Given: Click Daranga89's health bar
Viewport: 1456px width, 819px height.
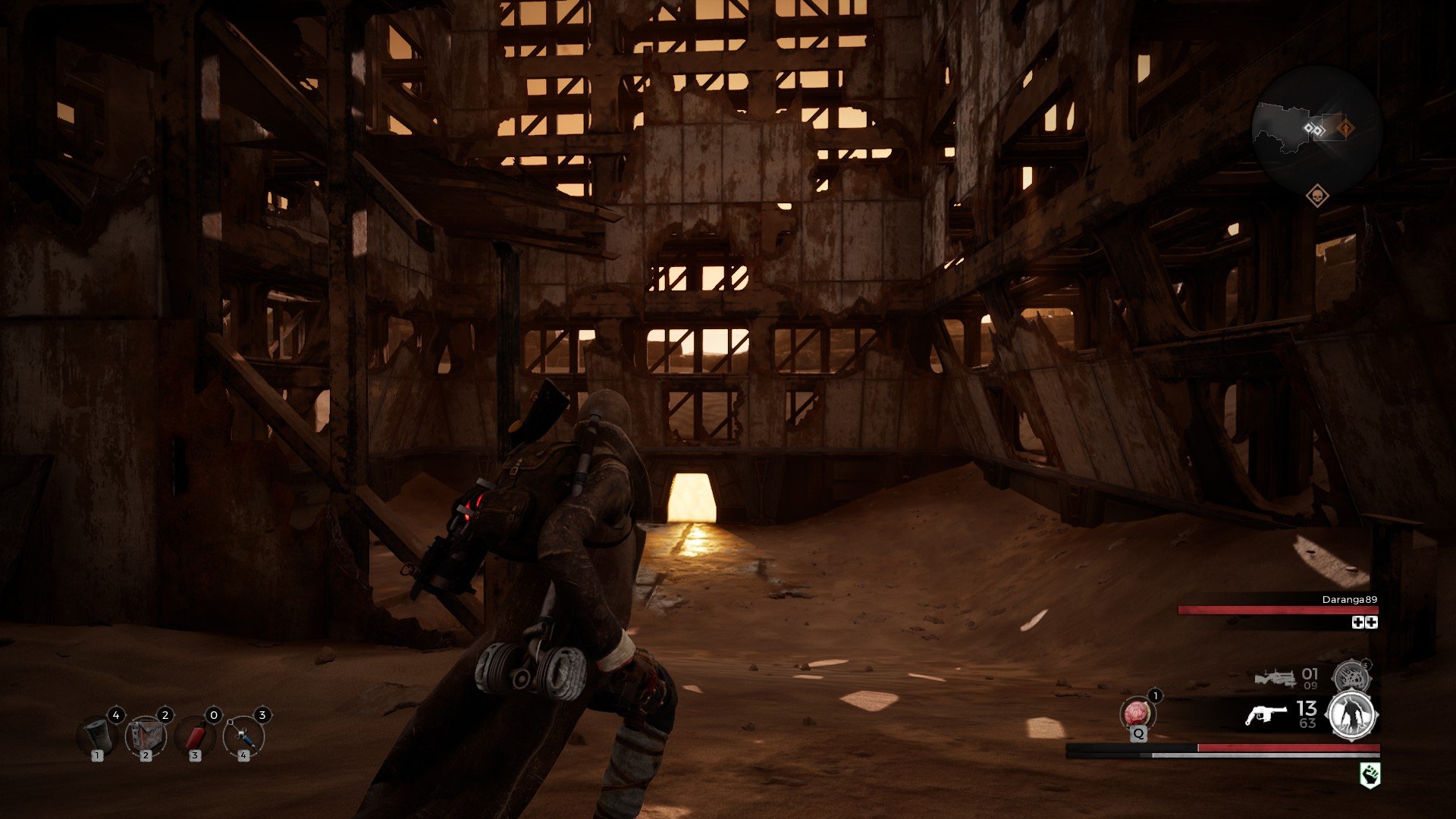Looking at the screenshot, I should 1279,610.
